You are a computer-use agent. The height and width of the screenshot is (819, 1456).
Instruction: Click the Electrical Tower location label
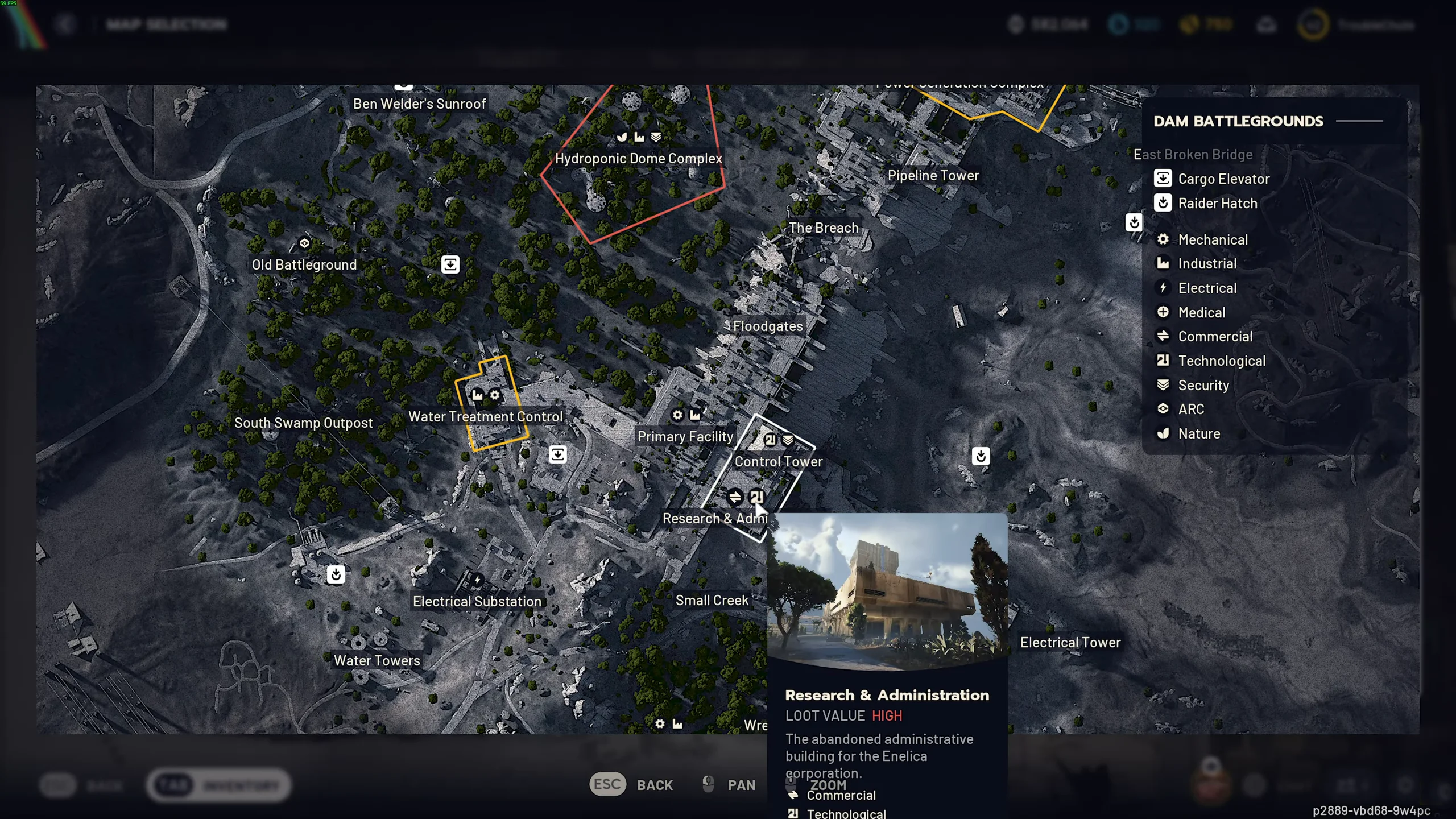pos(1070,642)
